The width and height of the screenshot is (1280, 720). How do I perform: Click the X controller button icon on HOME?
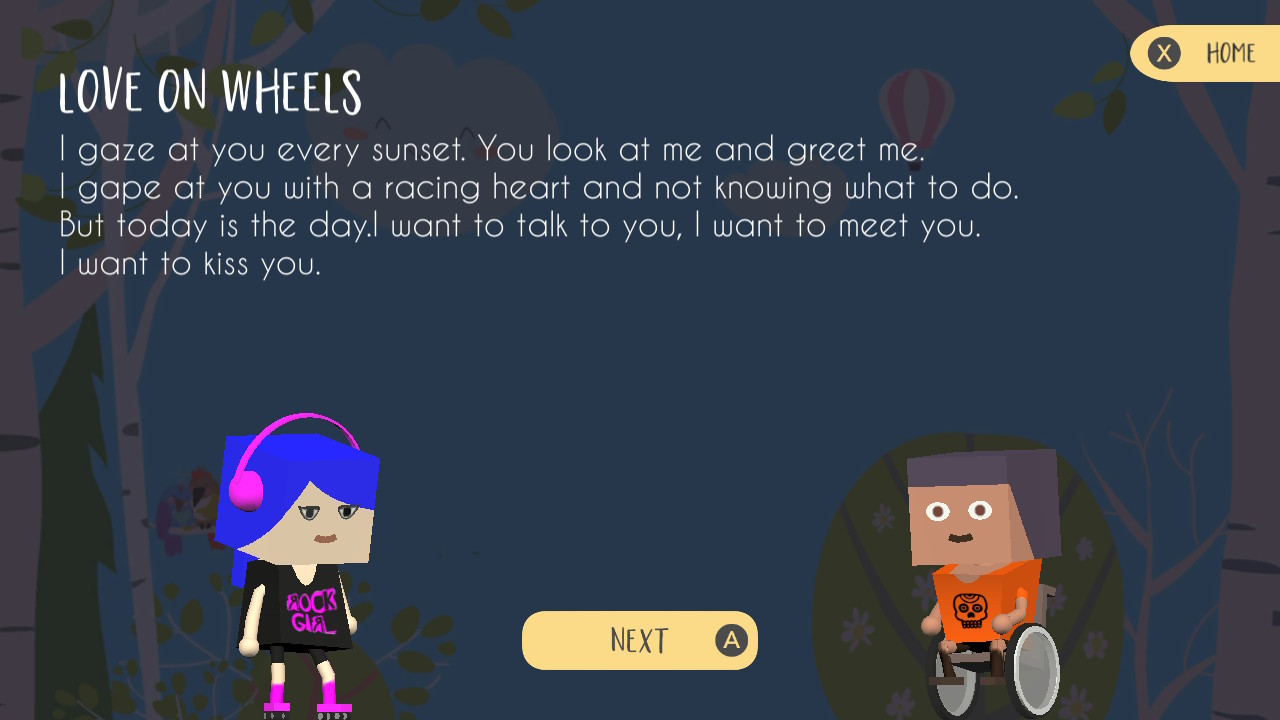coord(1163,53)
